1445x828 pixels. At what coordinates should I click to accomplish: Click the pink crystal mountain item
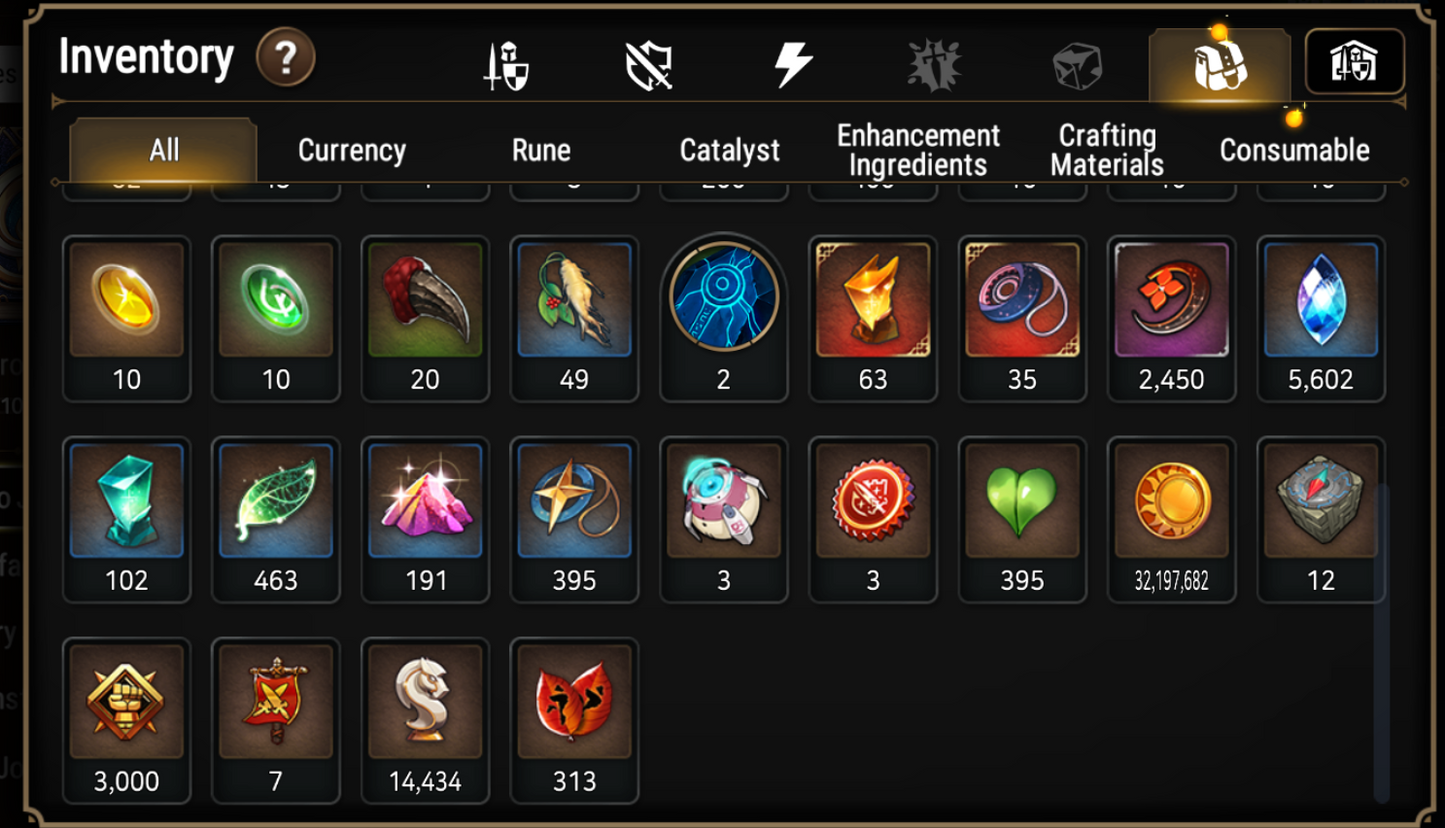425,503
